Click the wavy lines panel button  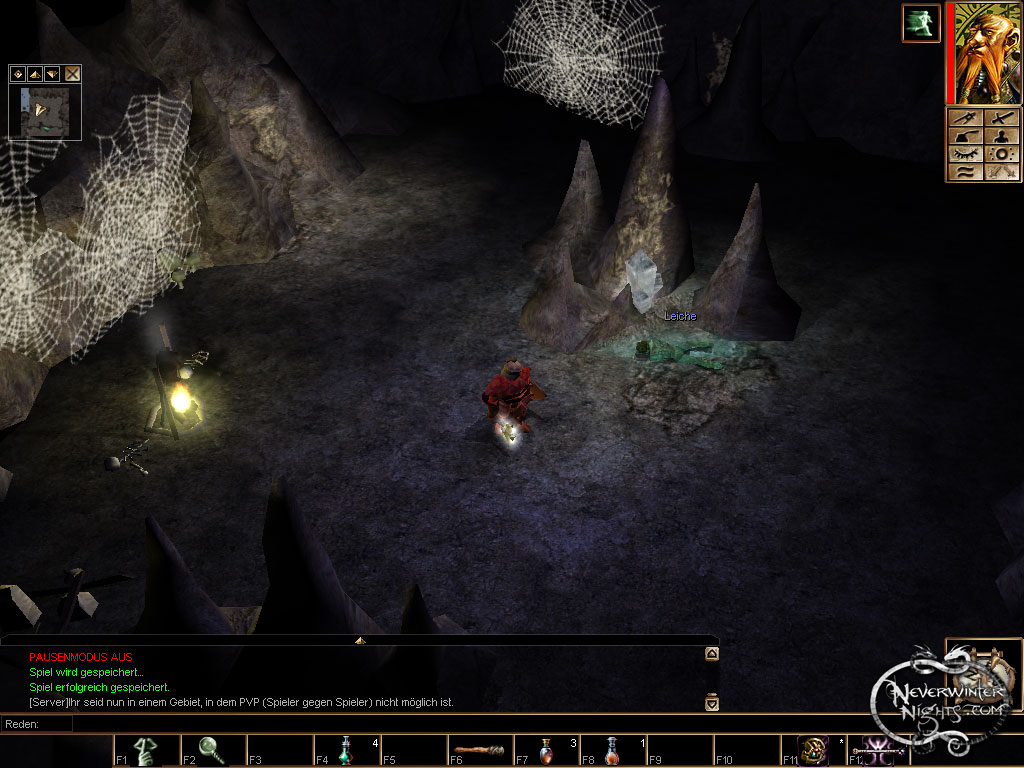tap(964, 172)
